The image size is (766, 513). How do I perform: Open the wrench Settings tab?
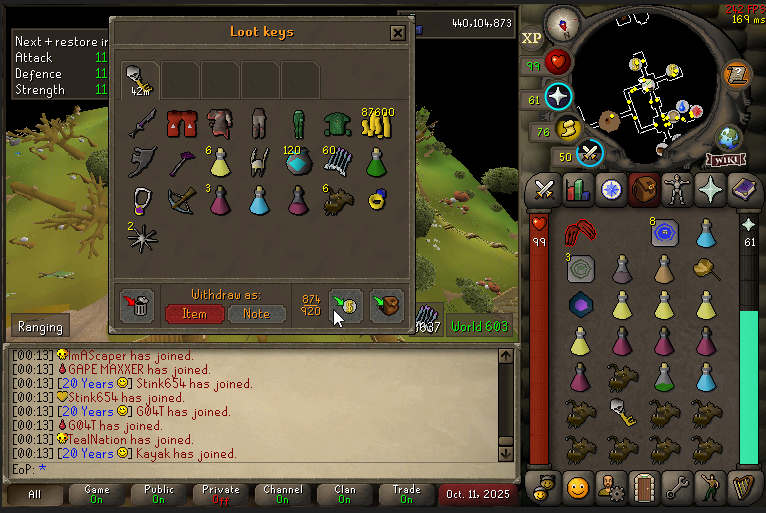pyautogui.click(x=679, y=488)
